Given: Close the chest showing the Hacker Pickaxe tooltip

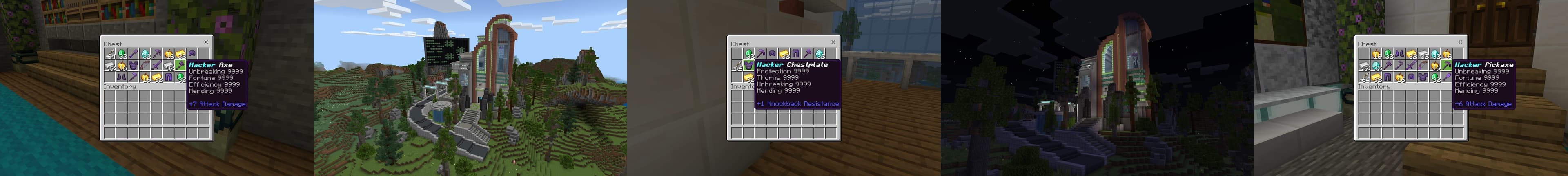Looking at the screenshot, I should click(x=1460, y=42).
